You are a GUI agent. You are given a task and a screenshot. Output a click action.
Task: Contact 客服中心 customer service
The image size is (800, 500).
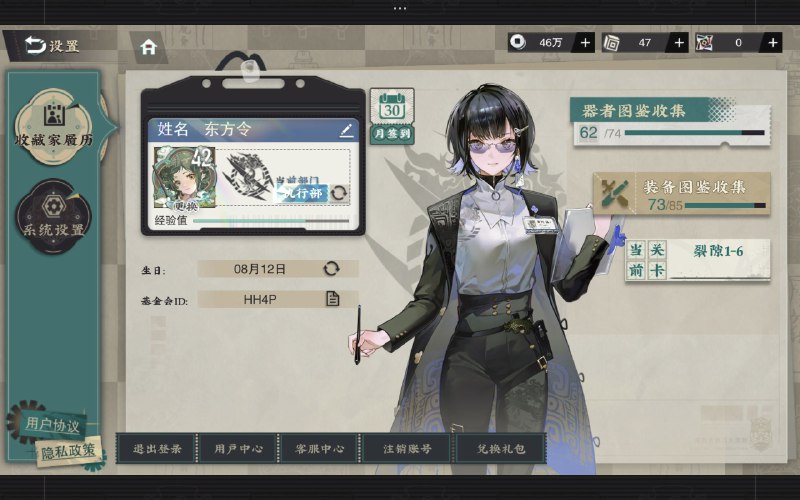point(320,449)
